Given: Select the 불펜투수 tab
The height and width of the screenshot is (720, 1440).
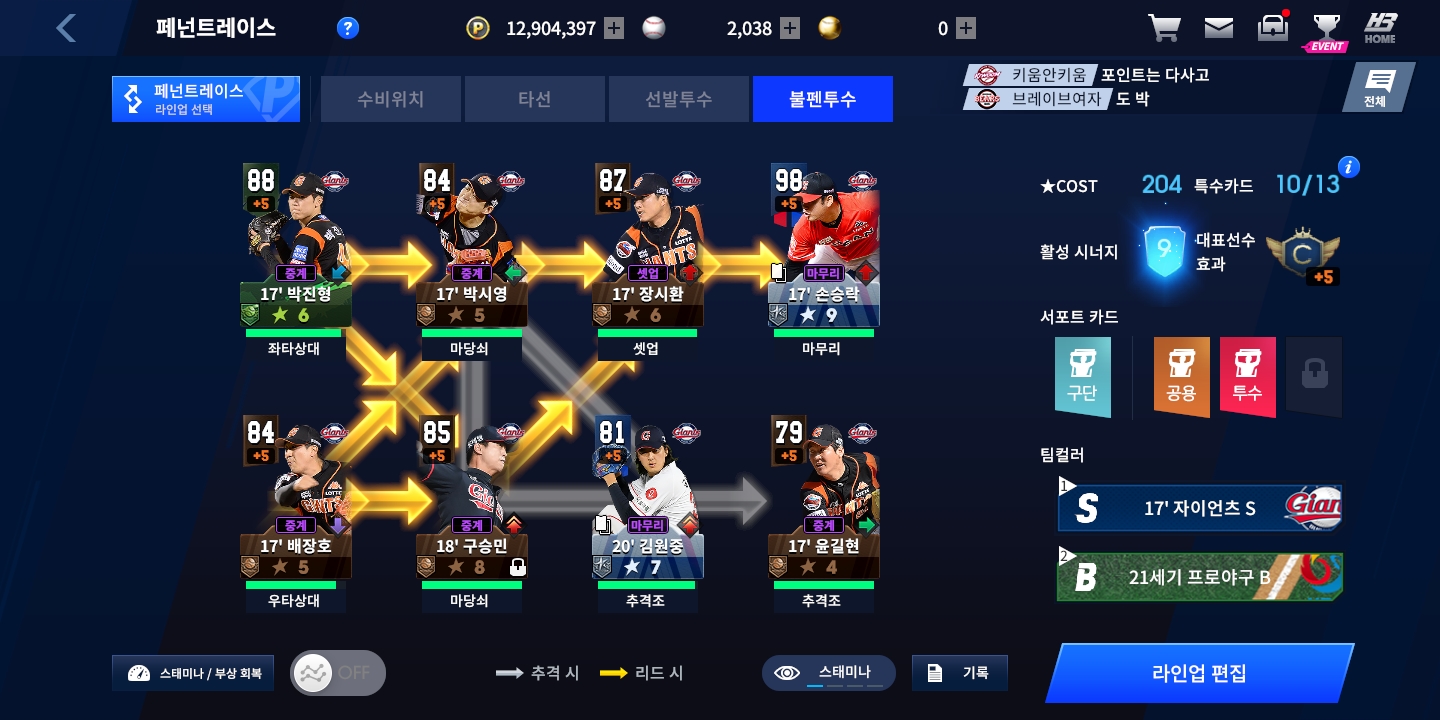Looking at the screenshot, I should (822, 99).
